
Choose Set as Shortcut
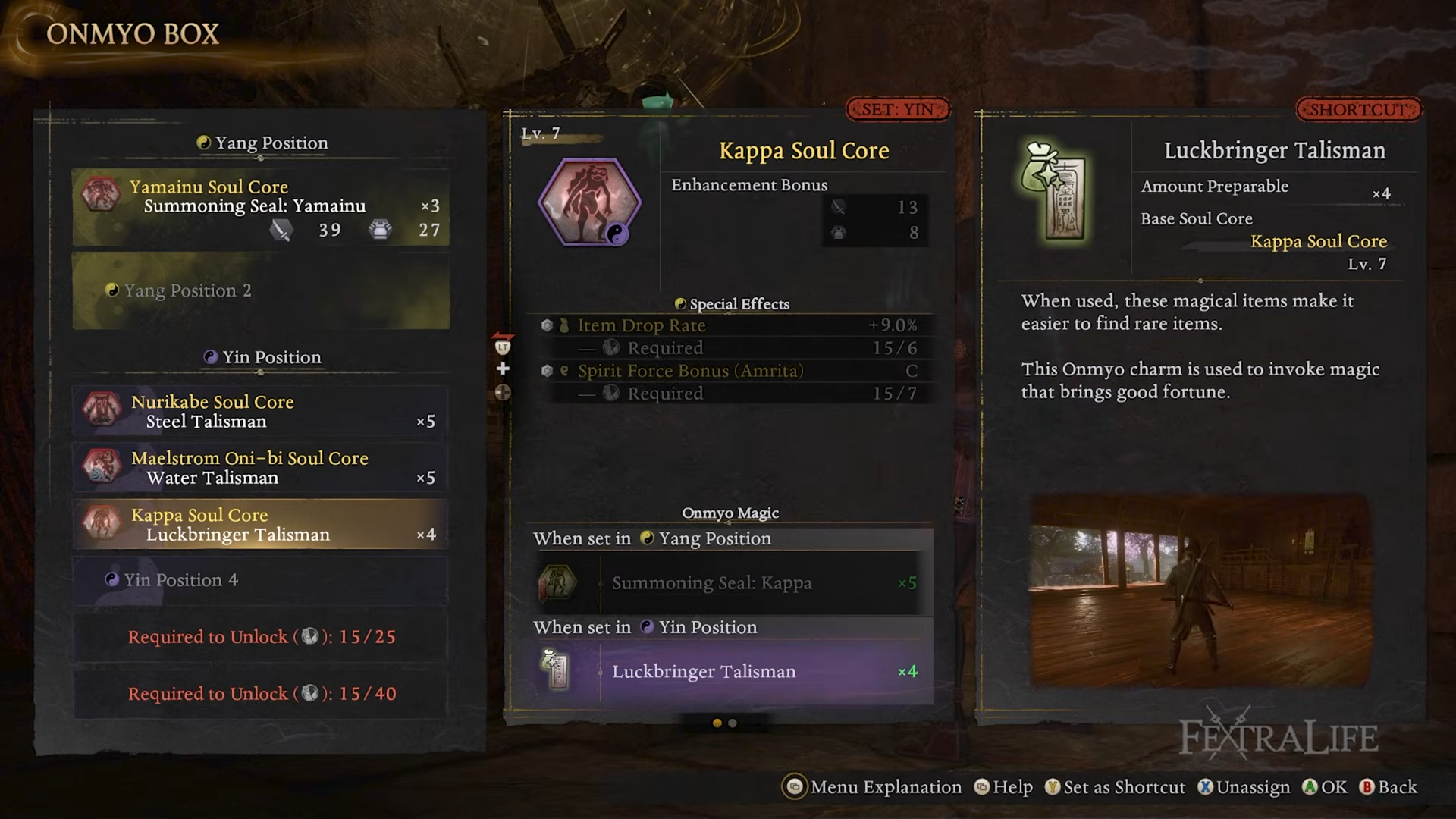pyautogui.click(x=1115, y=787)
